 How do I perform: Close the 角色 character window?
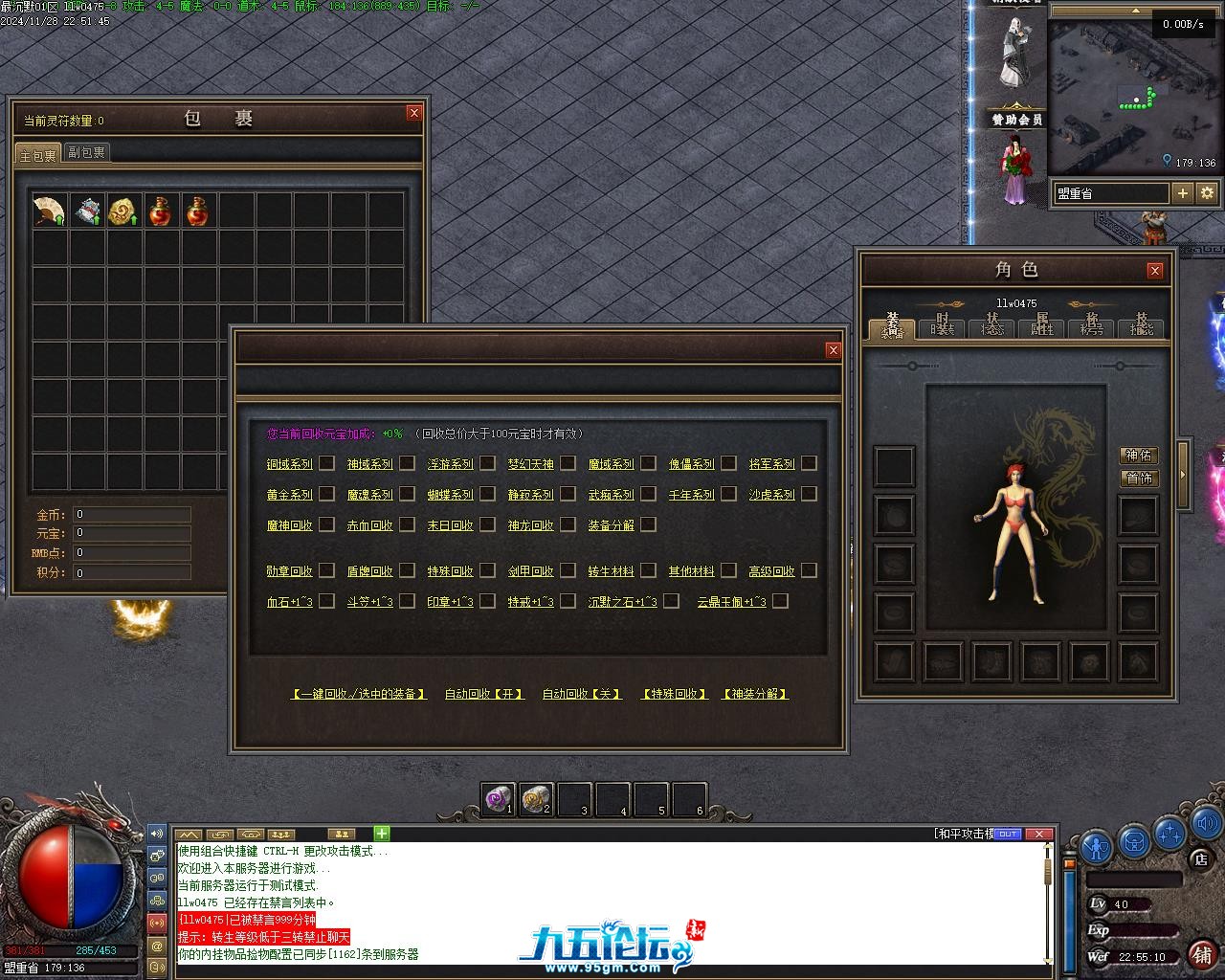click(1154, 271)
